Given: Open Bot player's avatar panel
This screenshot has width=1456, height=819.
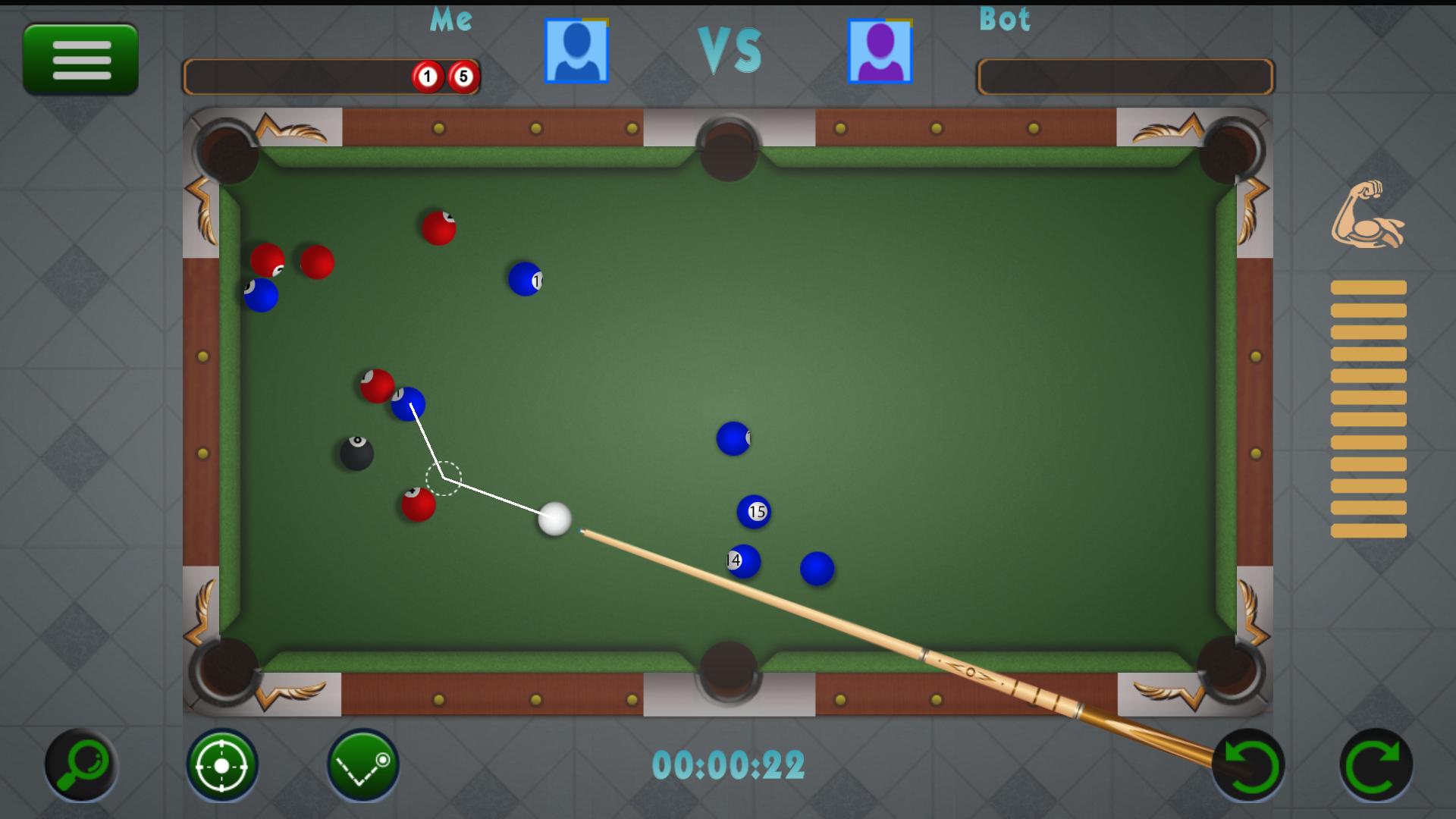Looking at the screenshot, I should [x=880, y=52].
